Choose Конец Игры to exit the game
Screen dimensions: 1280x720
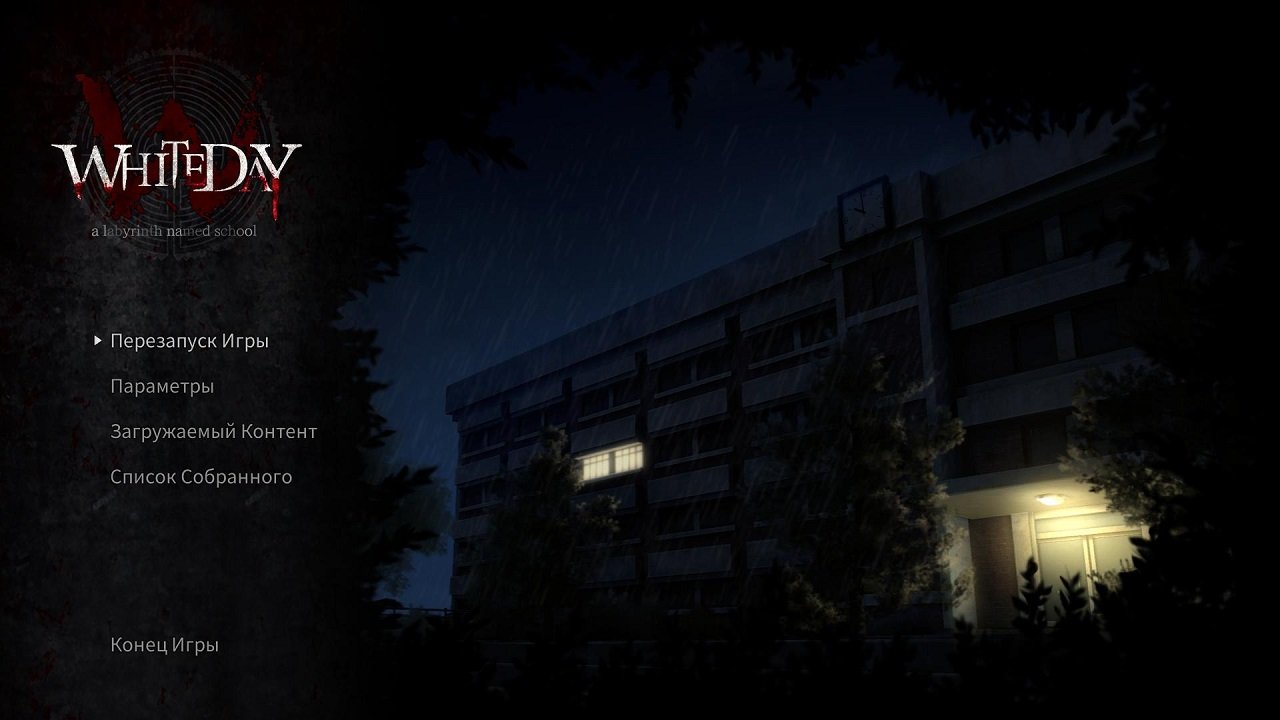[x=163, y=645]
